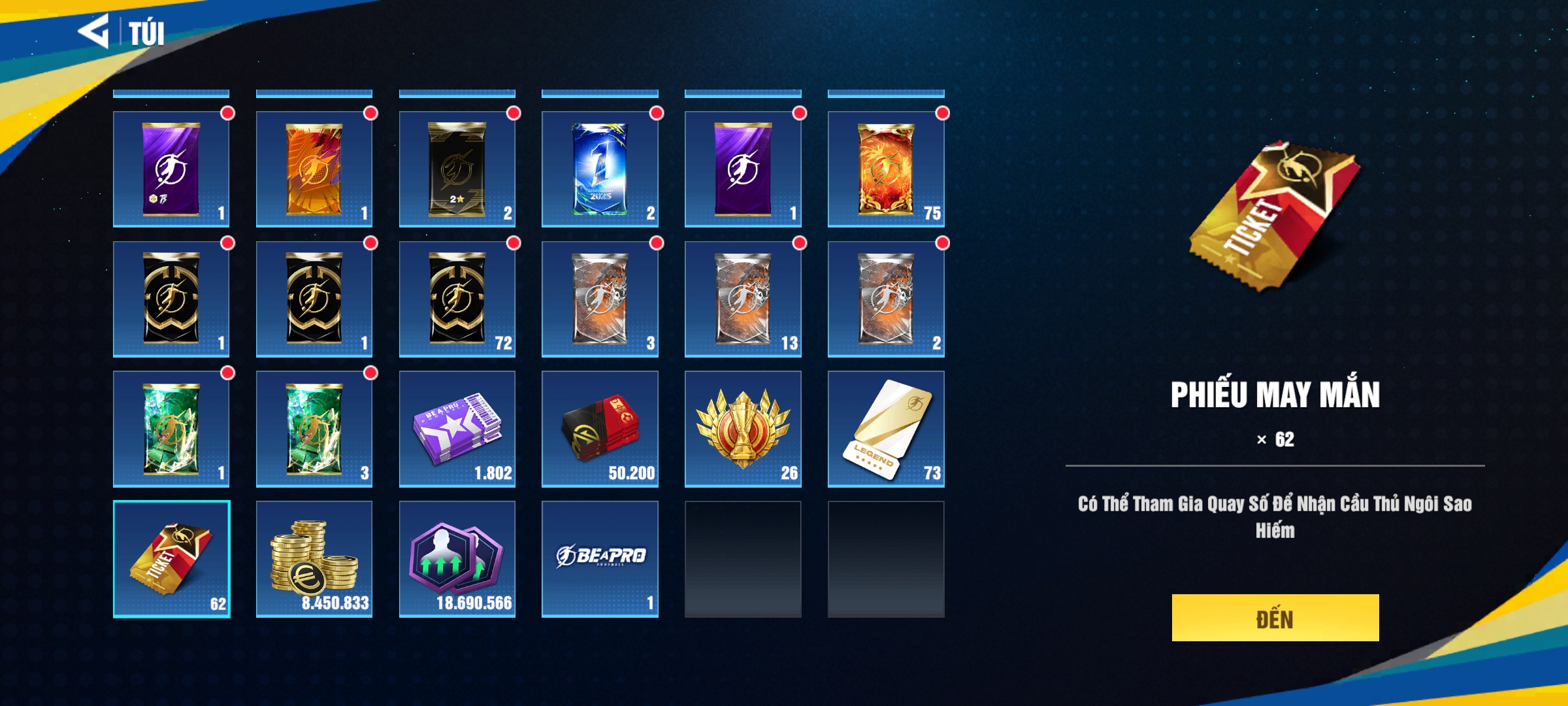Select the golden trophy emblem item

tap(743, 429)
